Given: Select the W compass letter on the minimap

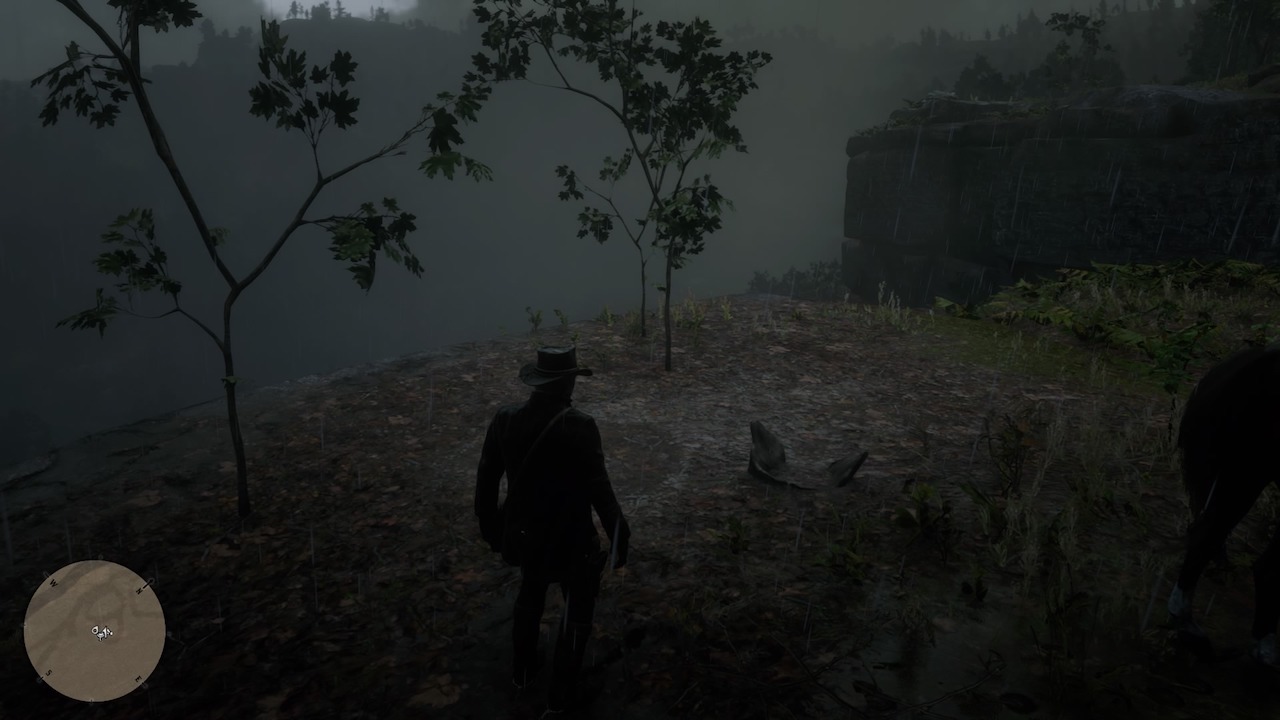Looking at the screenshot, I should [53, 582].
